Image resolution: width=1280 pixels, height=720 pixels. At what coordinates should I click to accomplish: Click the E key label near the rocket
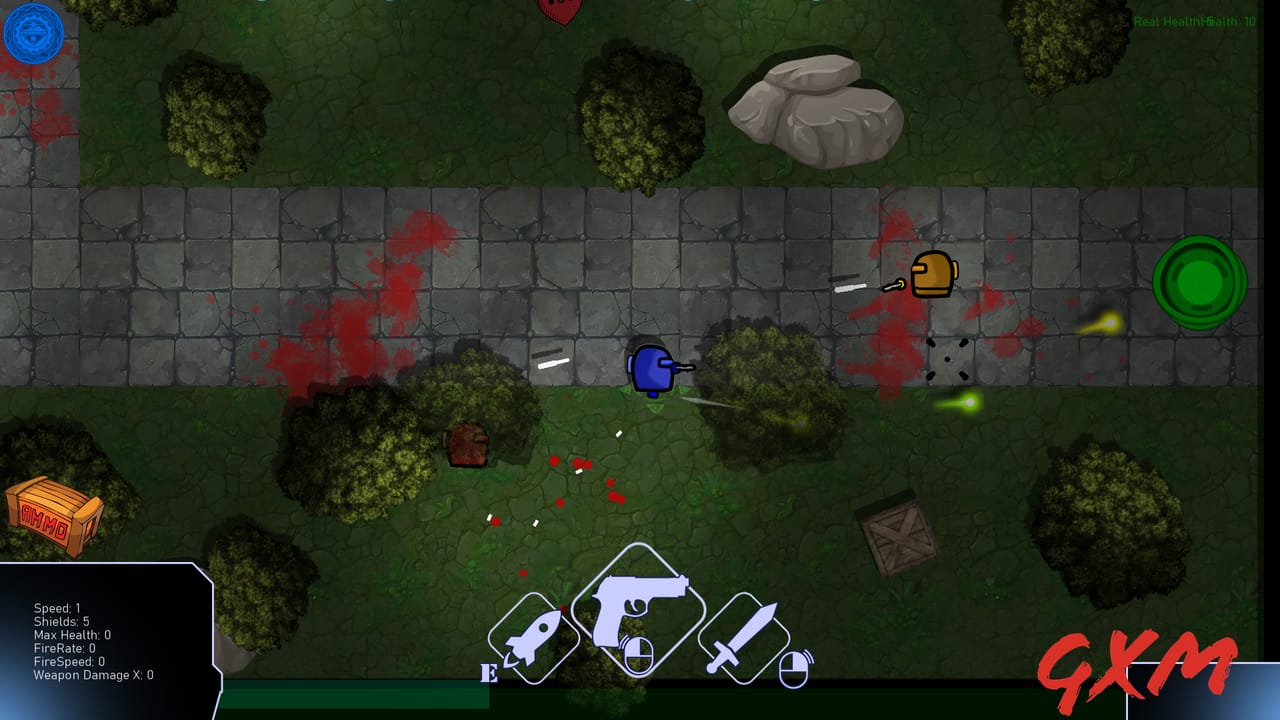click(x=489, y=673)
